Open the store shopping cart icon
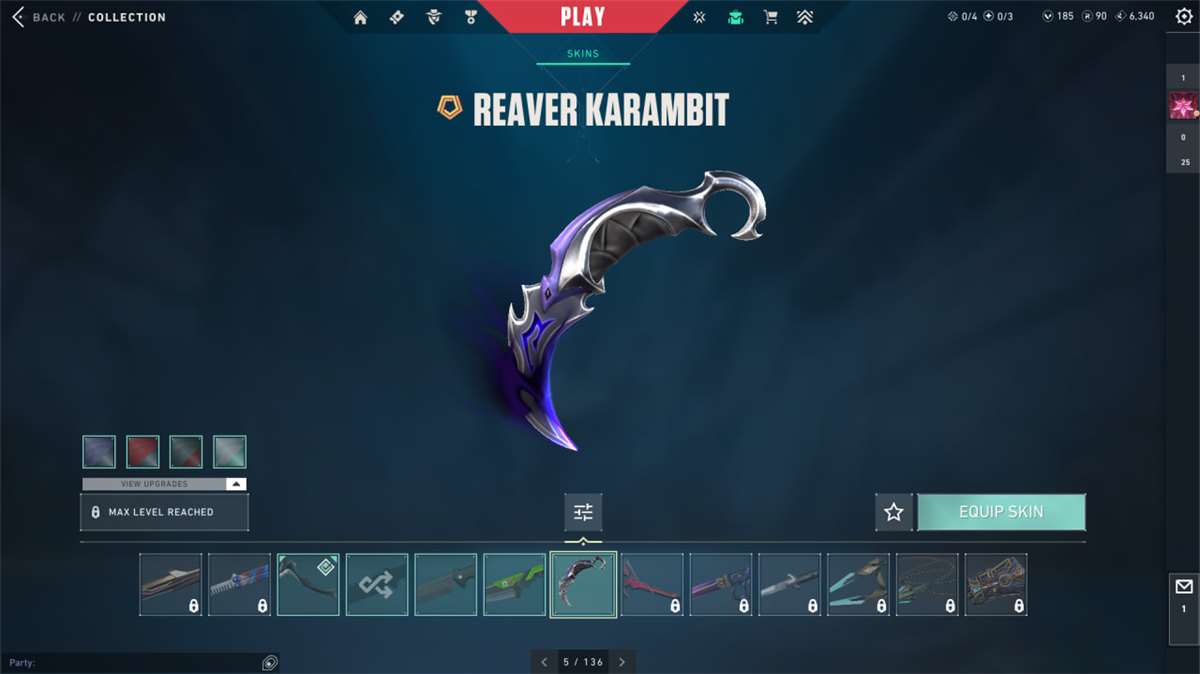This screenshot has height=674, width=1200. 770,17
